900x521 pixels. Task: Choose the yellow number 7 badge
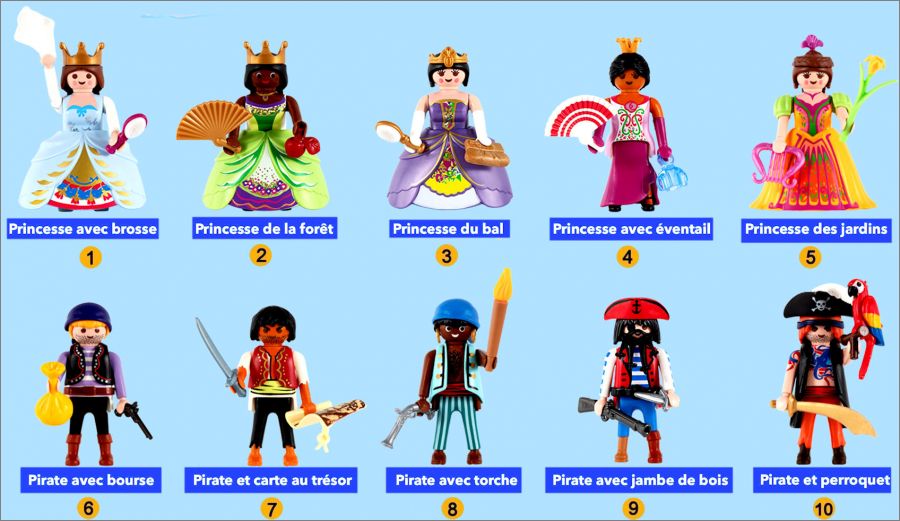coord(272,509)
